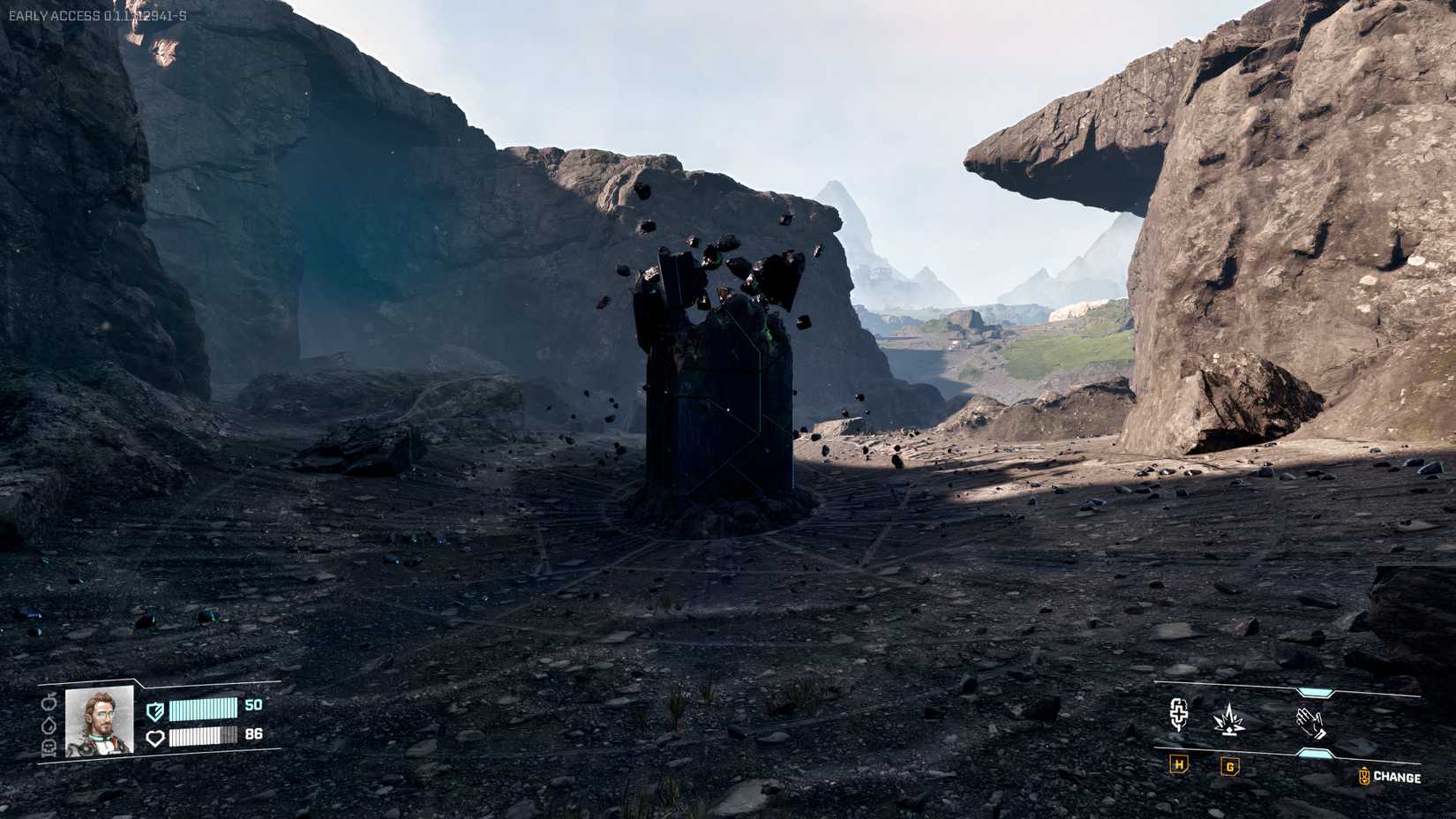Toggle the G hotkey badge
Viewport: 1456px width, 819px height.
click(x=1229, y=768)
